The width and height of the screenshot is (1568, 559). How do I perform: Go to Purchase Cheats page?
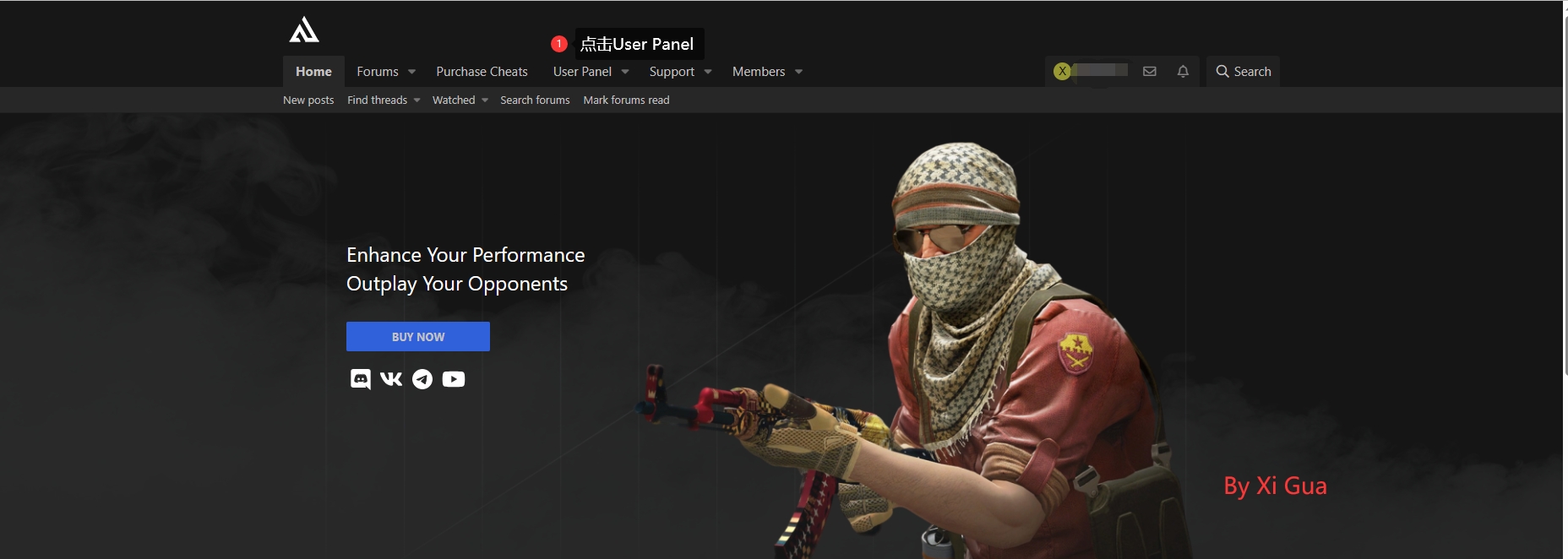482,72
